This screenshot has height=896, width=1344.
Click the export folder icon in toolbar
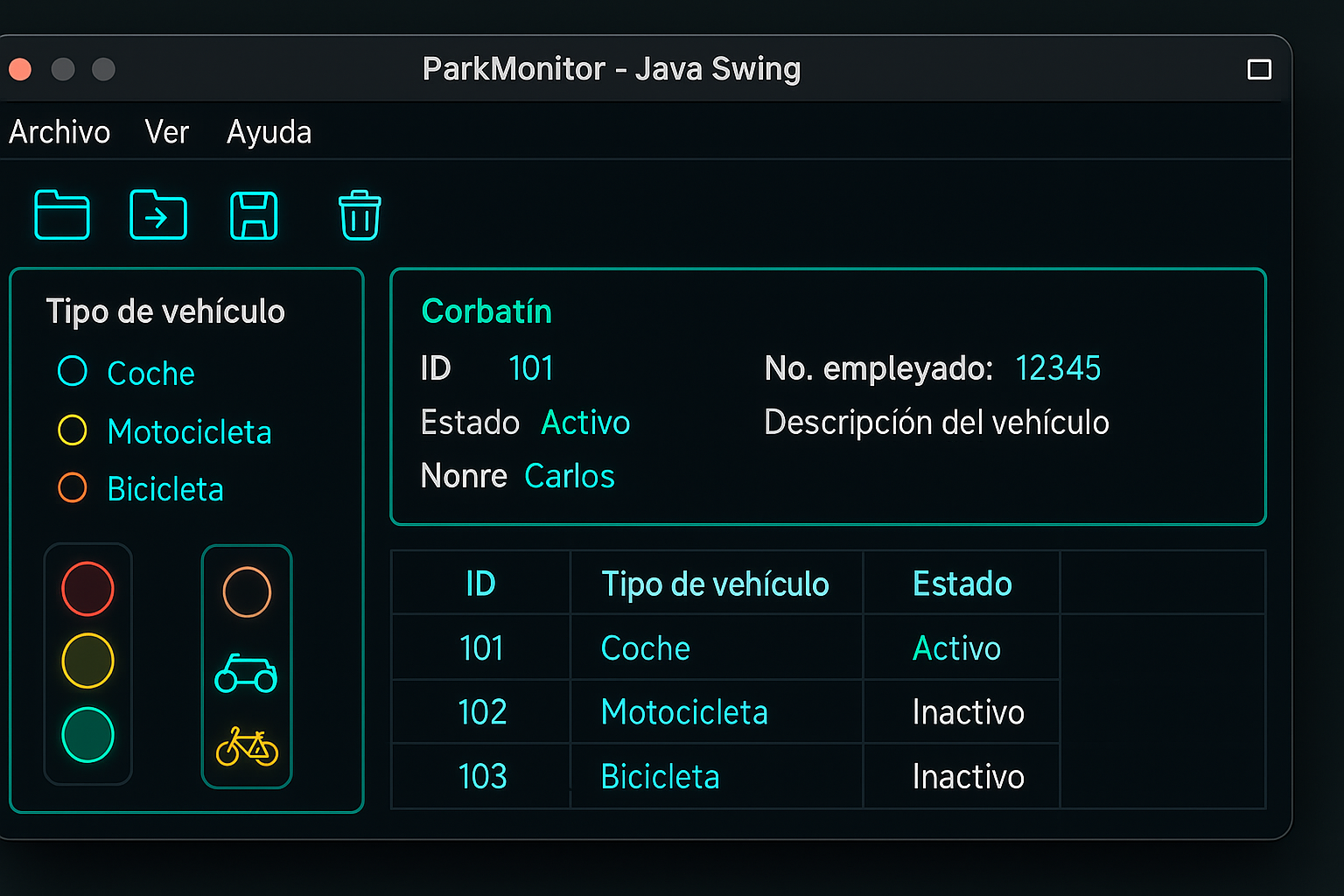[x=158, y=215]
